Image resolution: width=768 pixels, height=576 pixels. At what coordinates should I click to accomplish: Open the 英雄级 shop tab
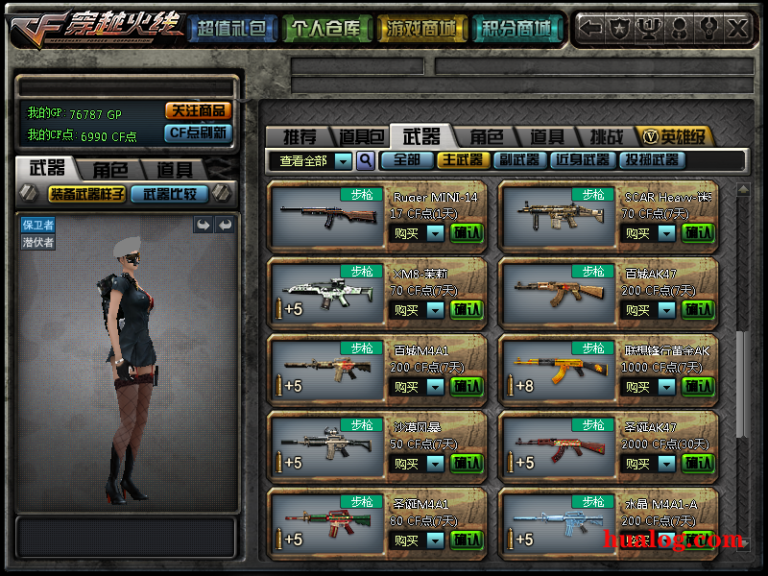(x=676, y=137)
